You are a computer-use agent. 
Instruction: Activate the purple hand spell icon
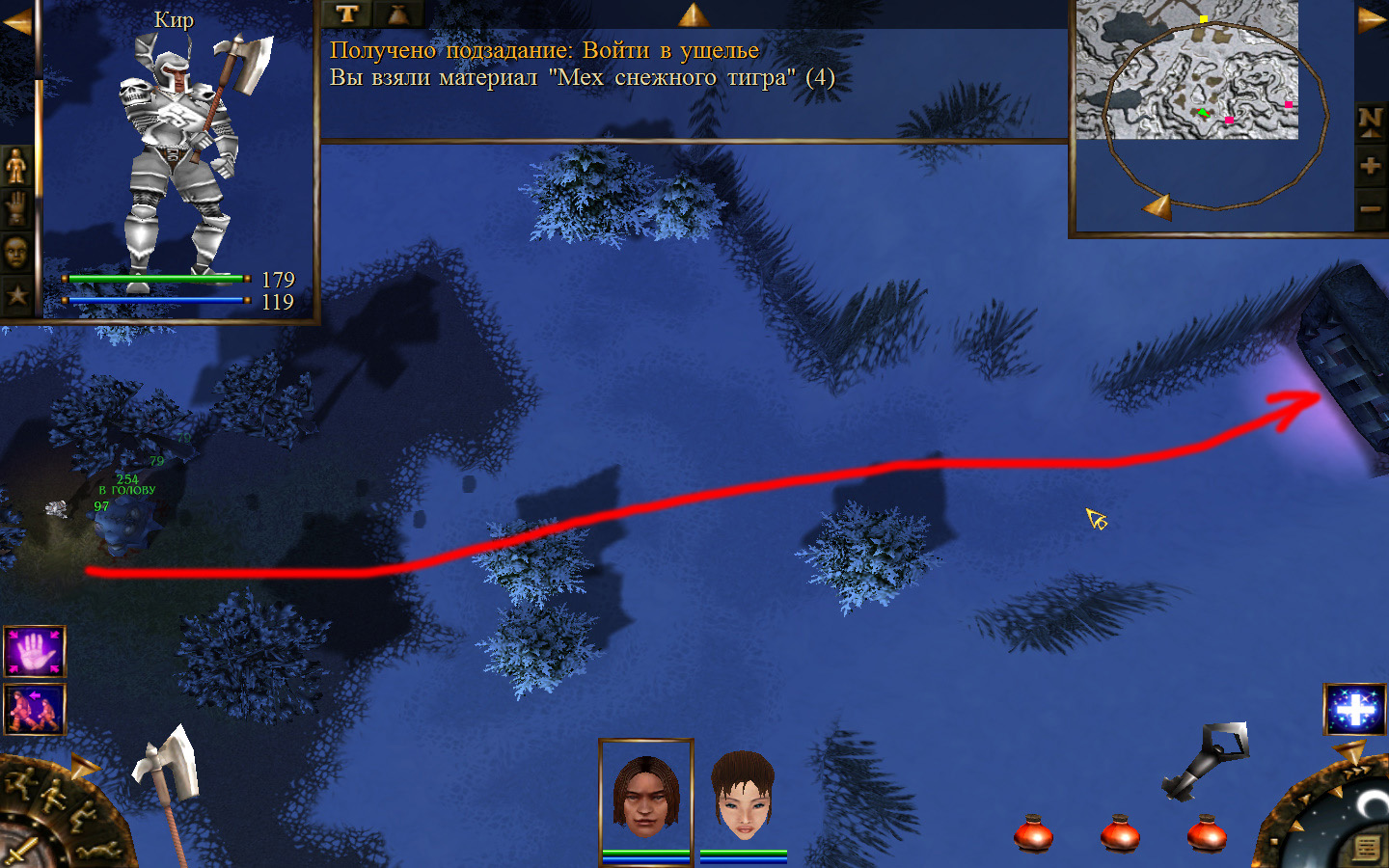point(35,652)
